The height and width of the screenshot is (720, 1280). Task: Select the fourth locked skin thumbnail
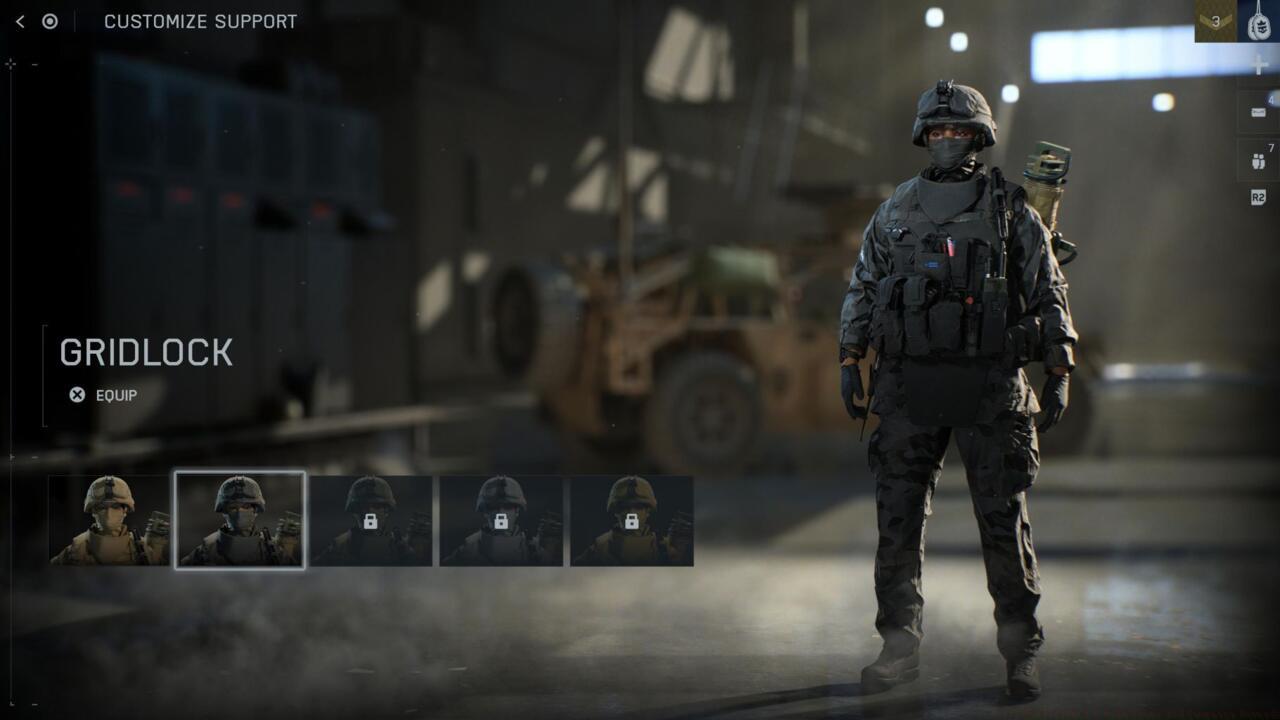(503, 521)
